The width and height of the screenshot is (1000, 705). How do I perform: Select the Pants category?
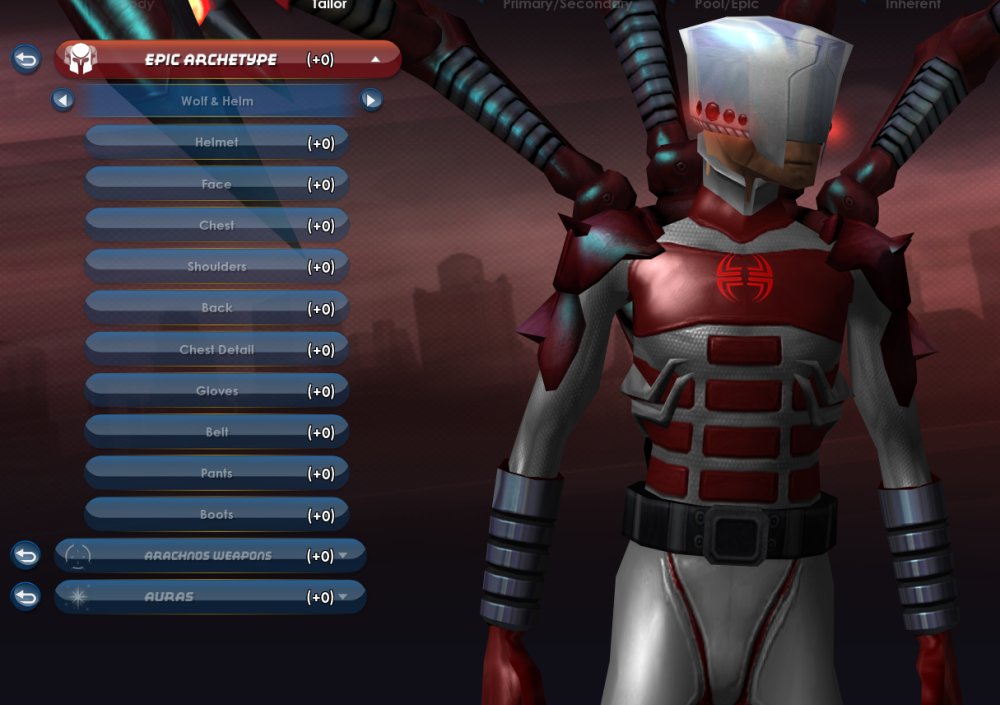217,473
